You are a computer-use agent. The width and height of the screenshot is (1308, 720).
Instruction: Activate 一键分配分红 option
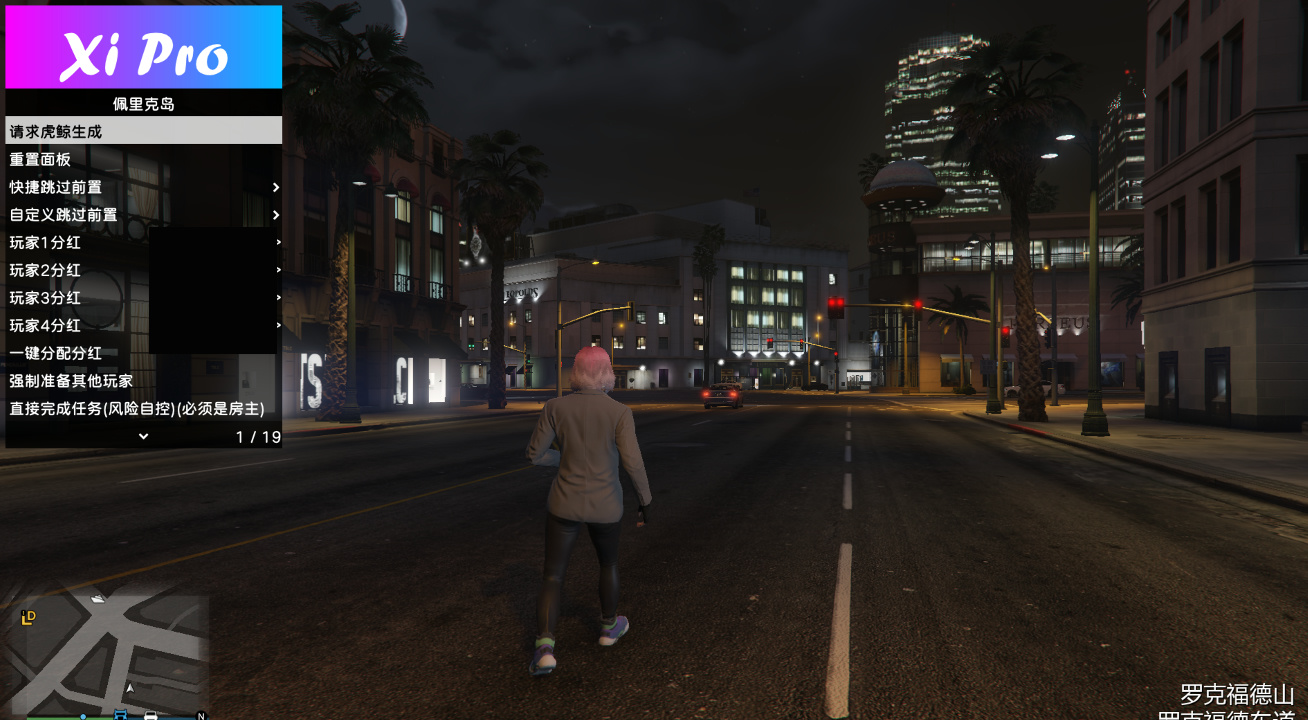143,353
